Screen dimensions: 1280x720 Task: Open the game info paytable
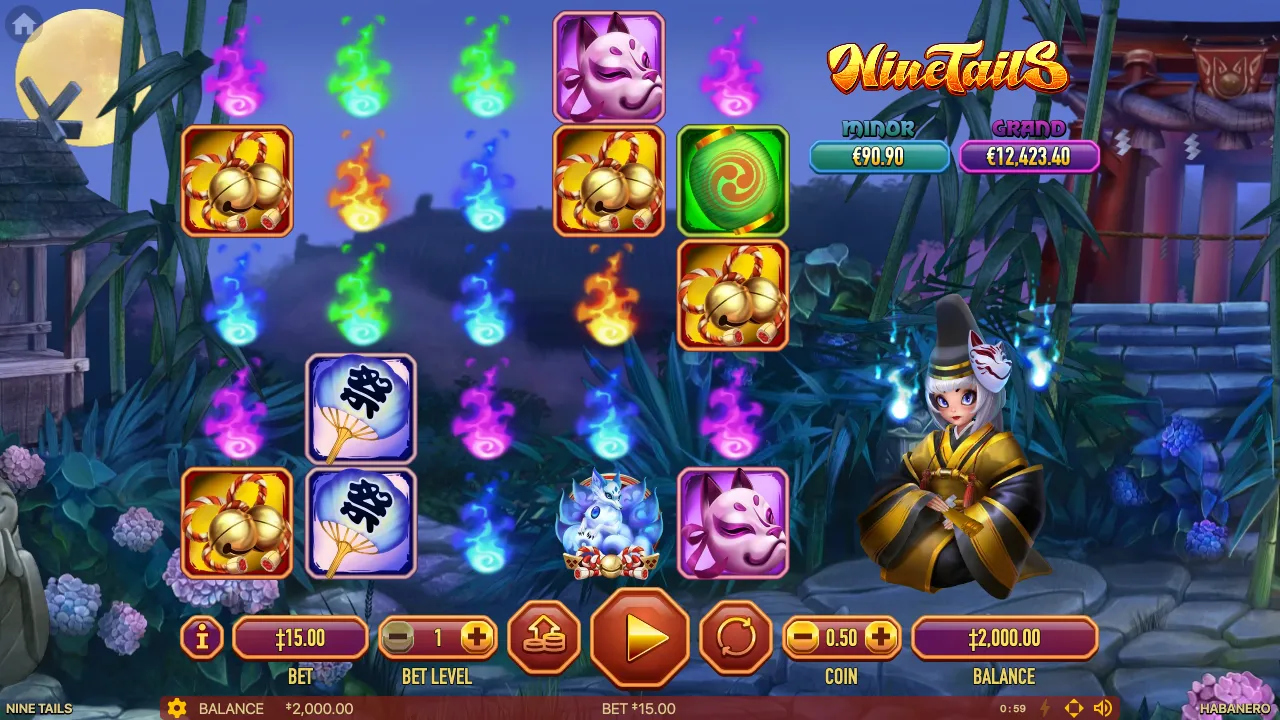click(x=202, y=637)
